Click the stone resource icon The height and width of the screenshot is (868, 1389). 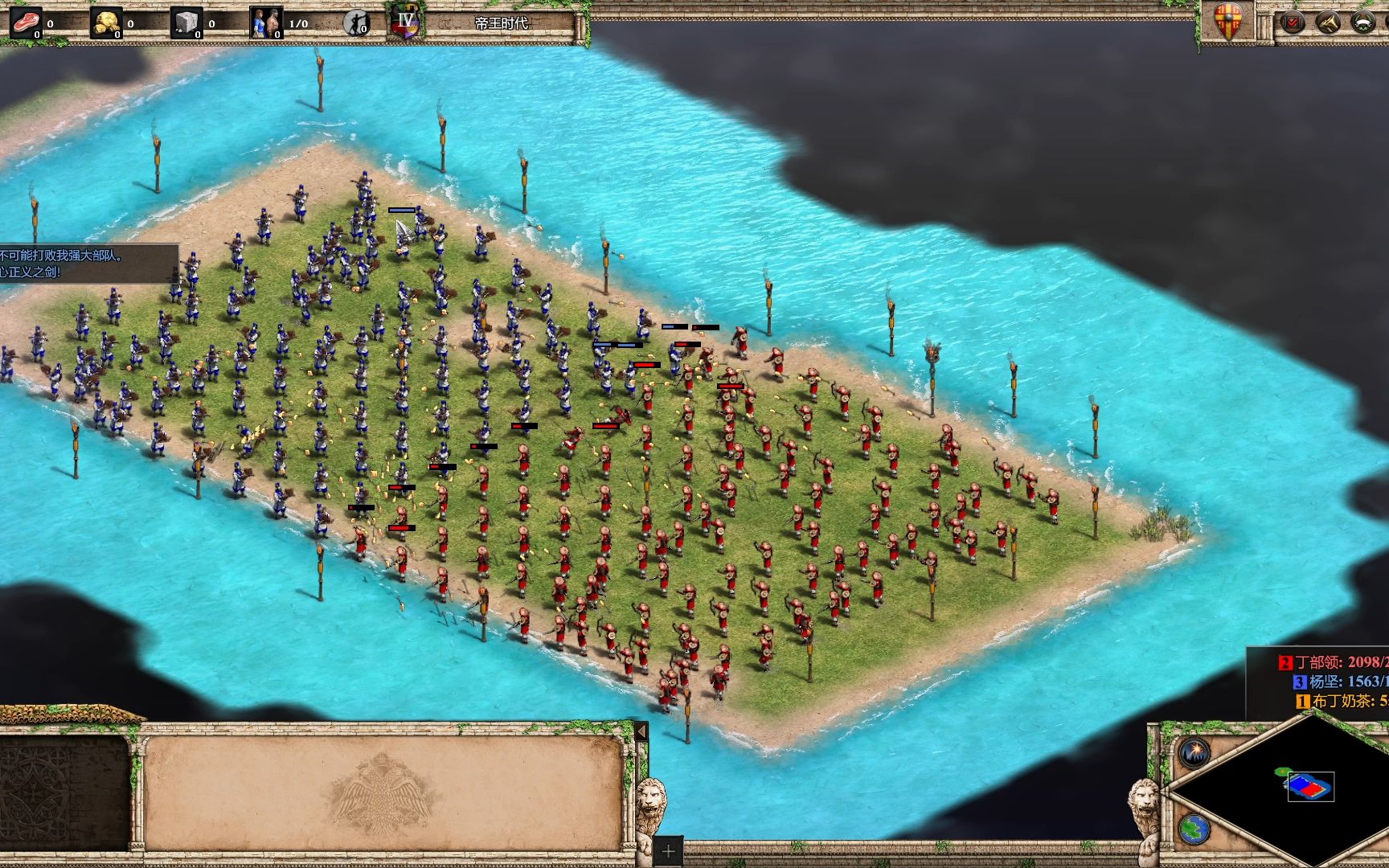[186, 23]
